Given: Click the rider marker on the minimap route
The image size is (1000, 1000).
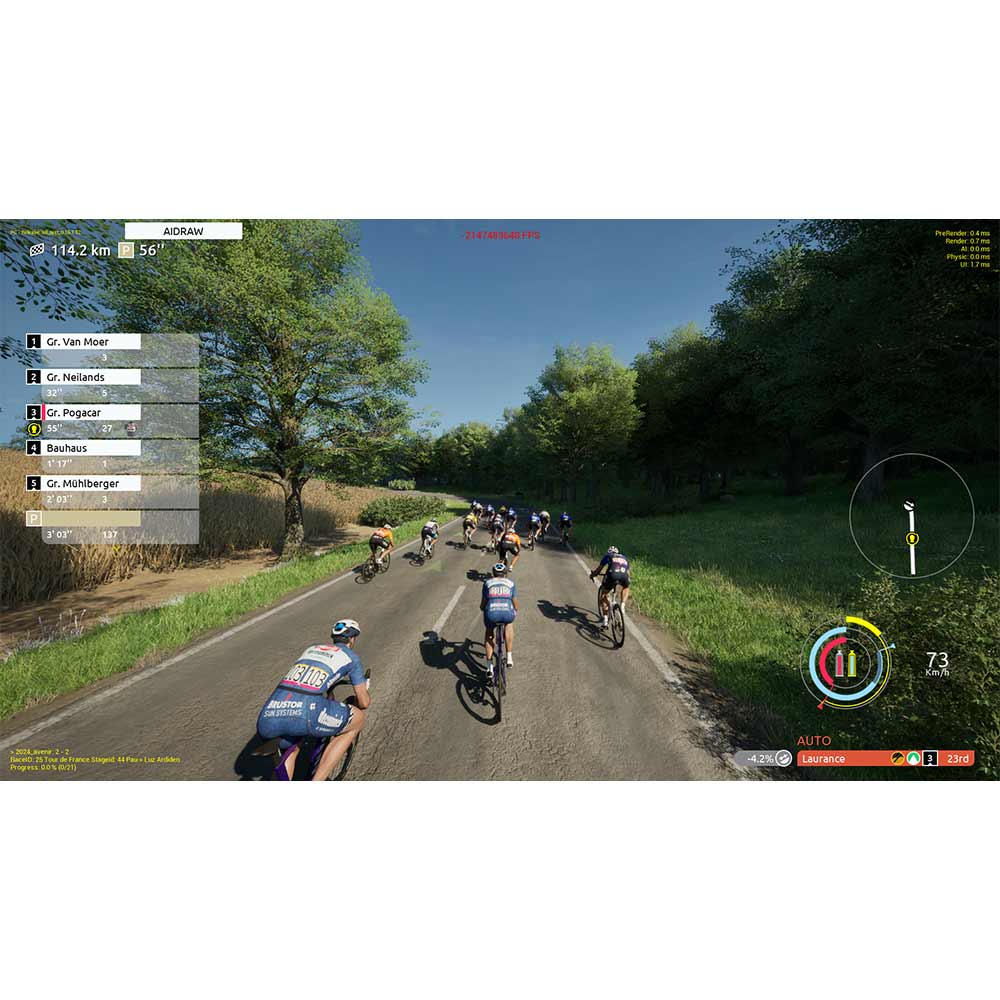Looking at the screenshot, I should pyautogui.click(x=912, y=539).
